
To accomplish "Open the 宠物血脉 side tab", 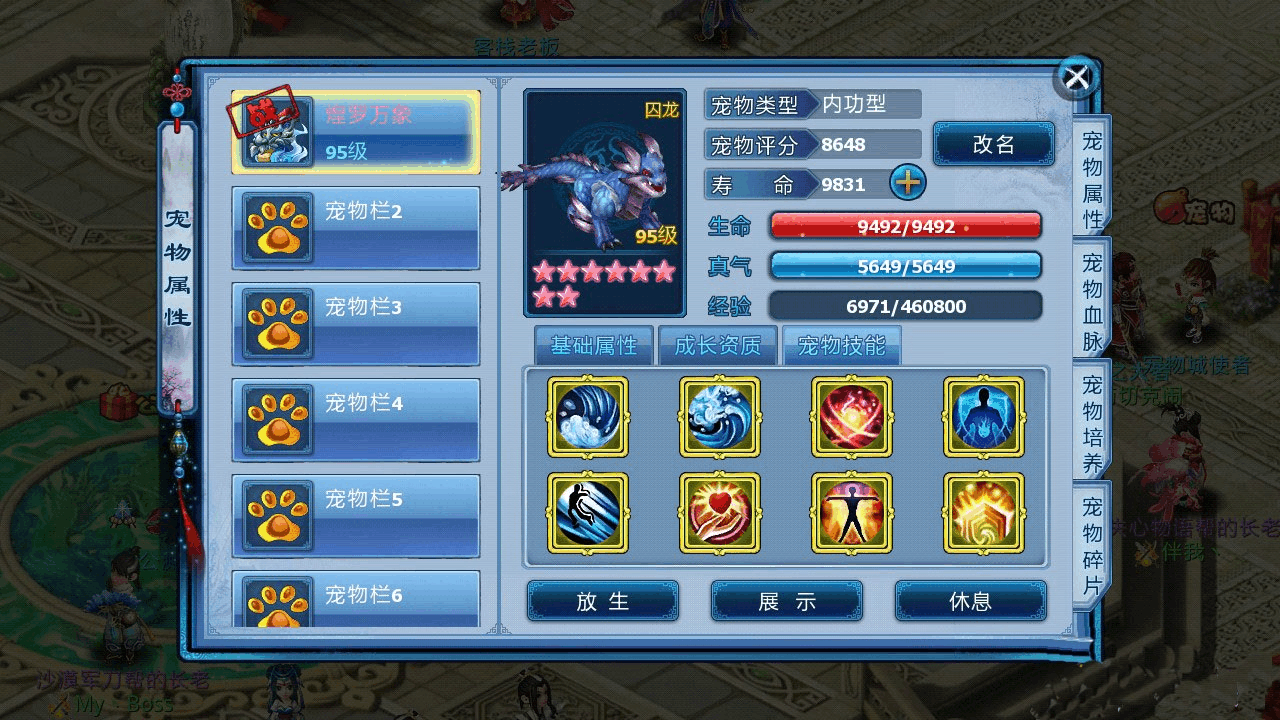I will [1092, 302].
